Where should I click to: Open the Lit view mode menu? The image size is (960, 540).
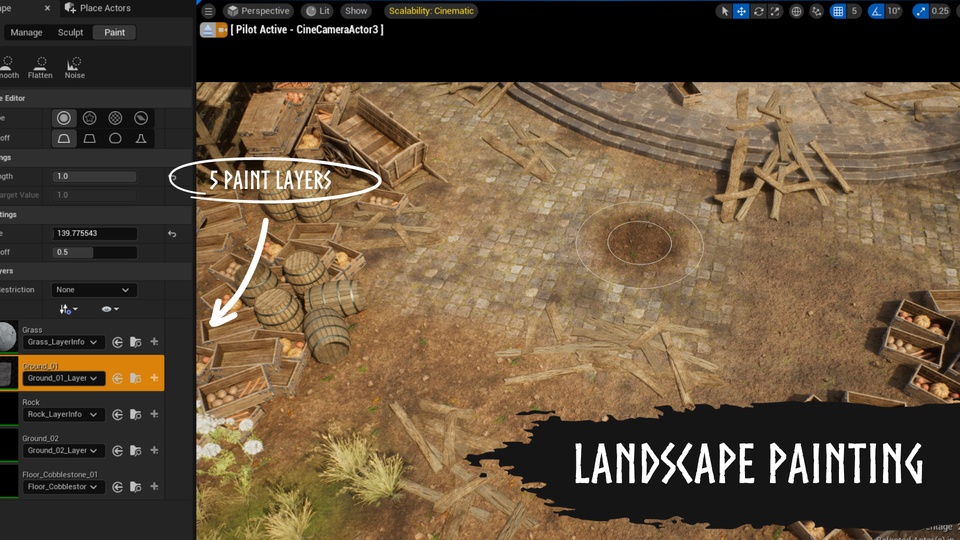coord(318,11)
